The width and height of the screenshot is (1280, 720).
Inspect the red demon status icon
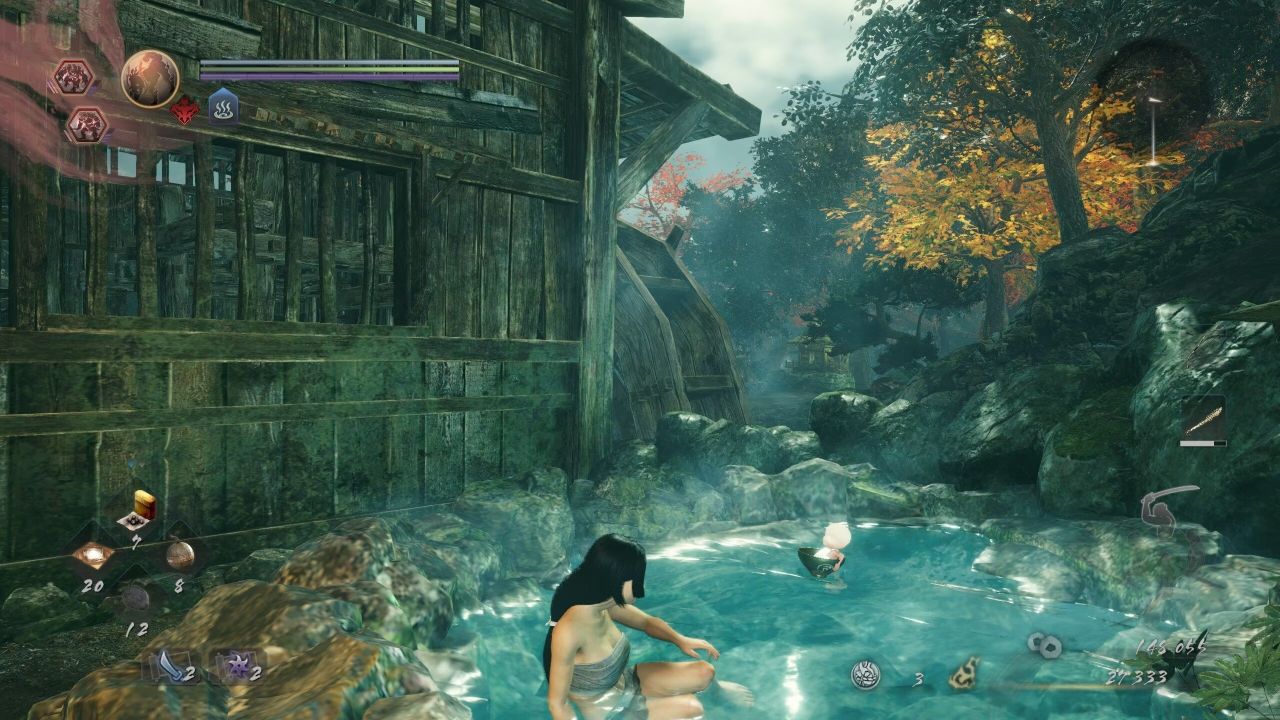click(185, 110)
